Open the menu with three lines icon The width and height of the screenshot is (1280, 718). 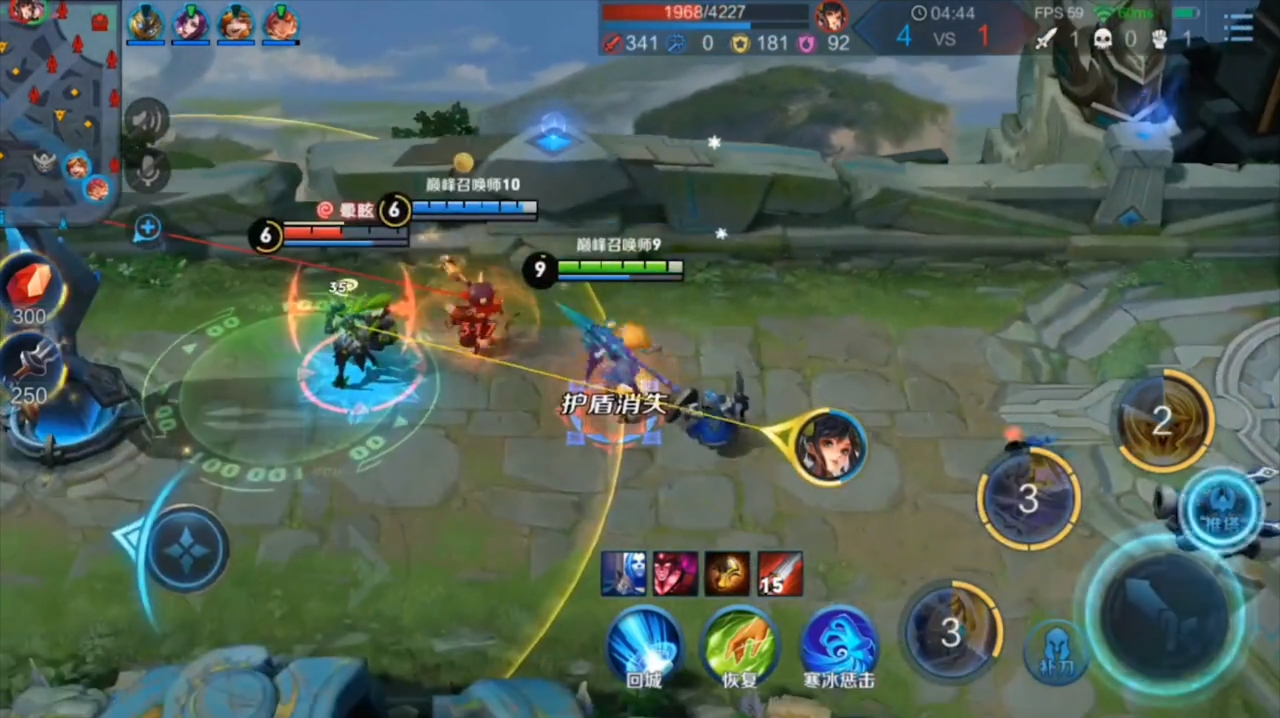1238,27
